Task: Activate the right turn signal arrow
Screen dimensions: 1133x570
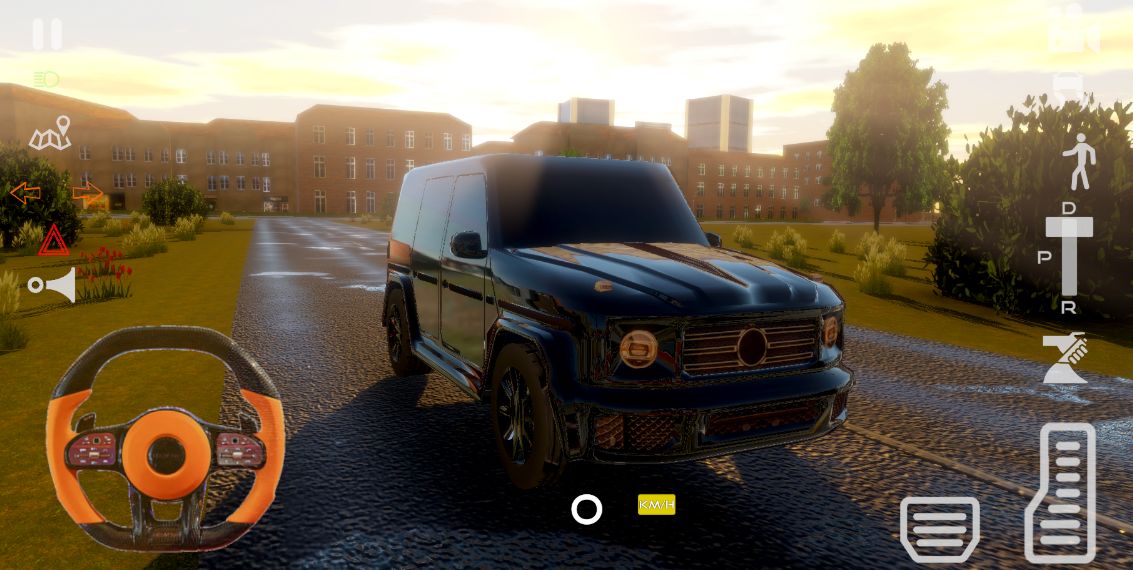Action: 87,192
